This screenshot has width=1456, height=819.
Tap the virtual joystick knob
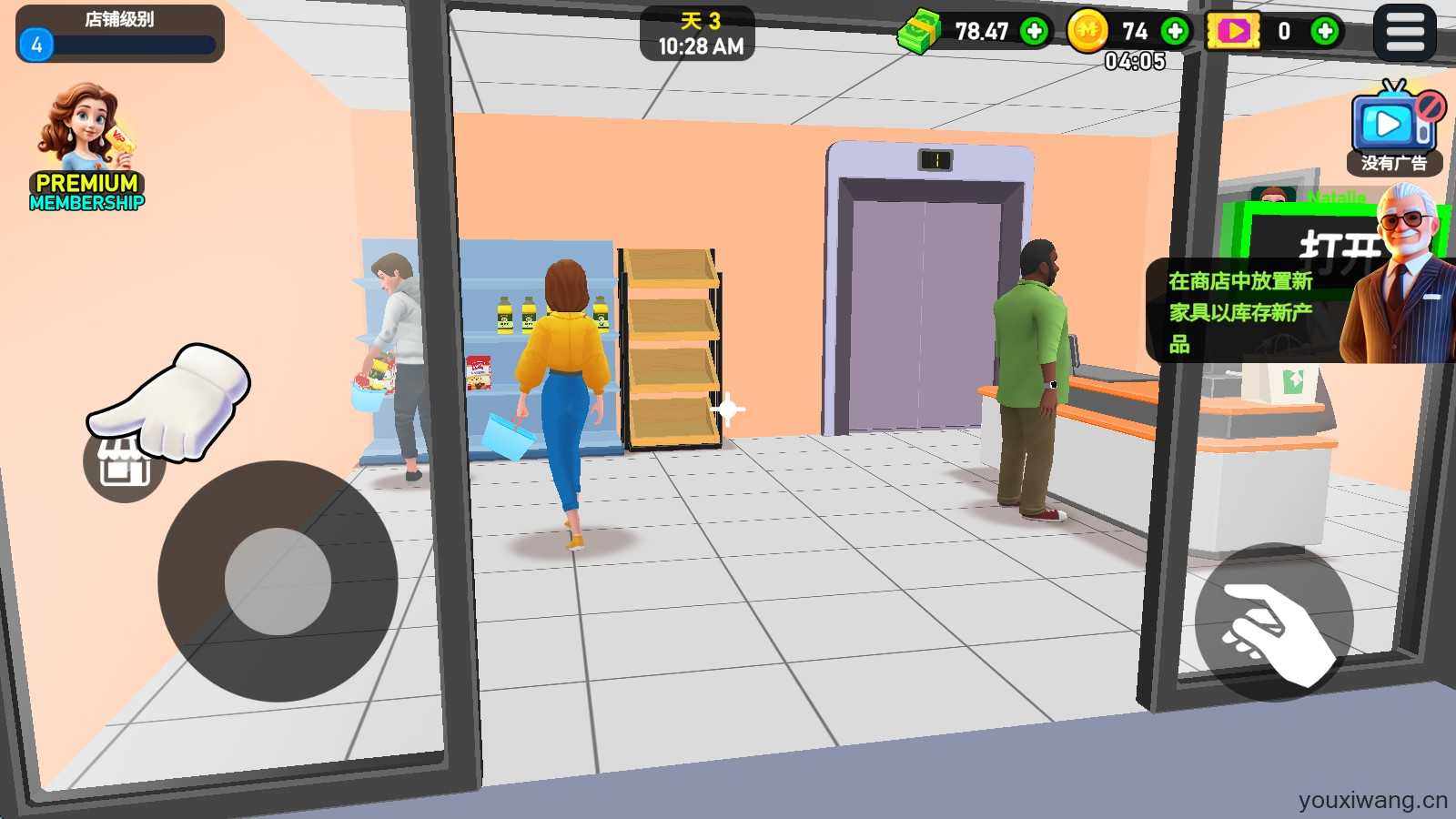(278, 581)
